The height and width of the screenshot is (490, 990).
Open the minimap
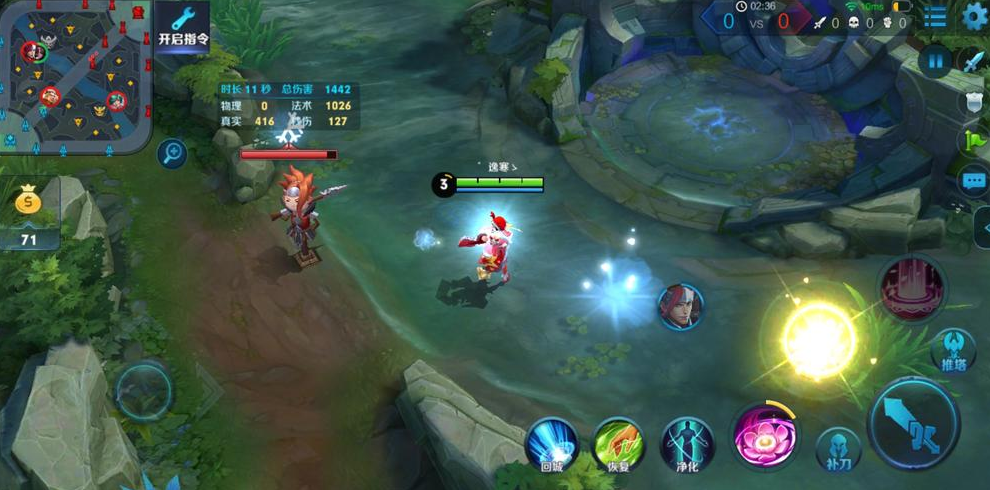(76, 74)
